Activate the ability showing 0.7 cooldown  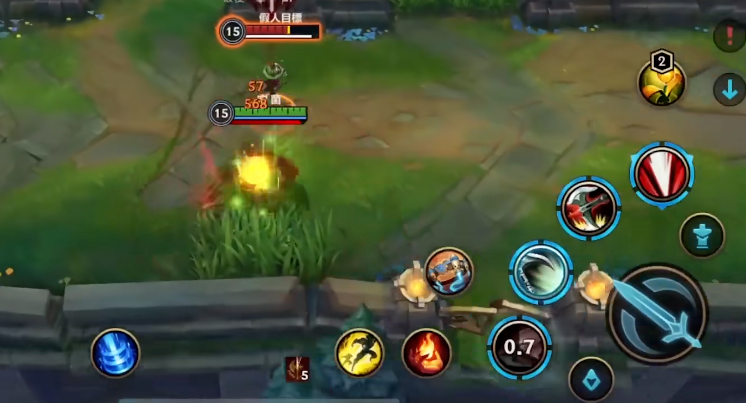(x=519, y=347)
